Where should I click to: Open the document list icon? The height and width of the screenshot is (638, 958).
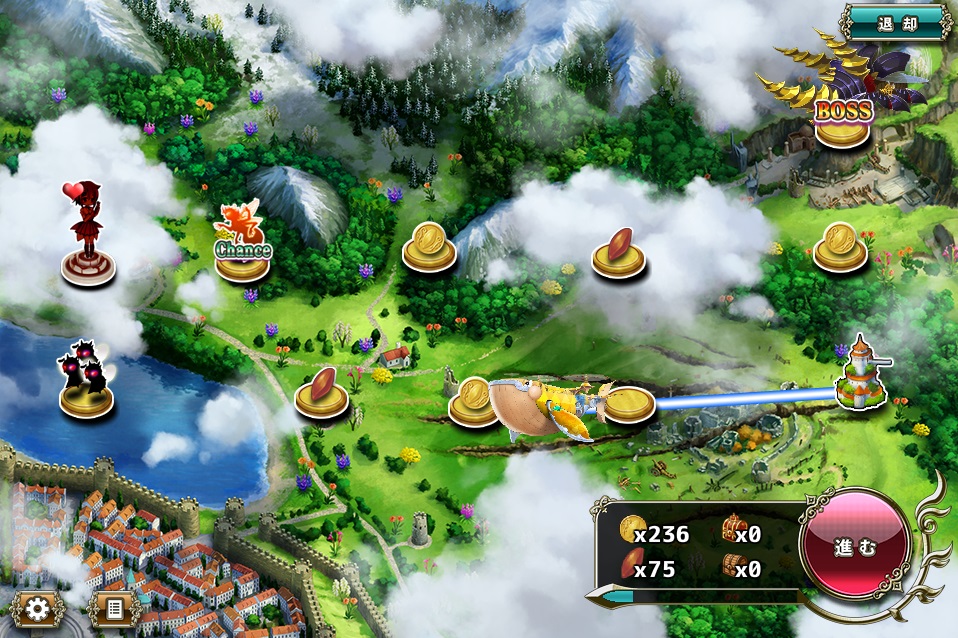[x=113, y=607]
